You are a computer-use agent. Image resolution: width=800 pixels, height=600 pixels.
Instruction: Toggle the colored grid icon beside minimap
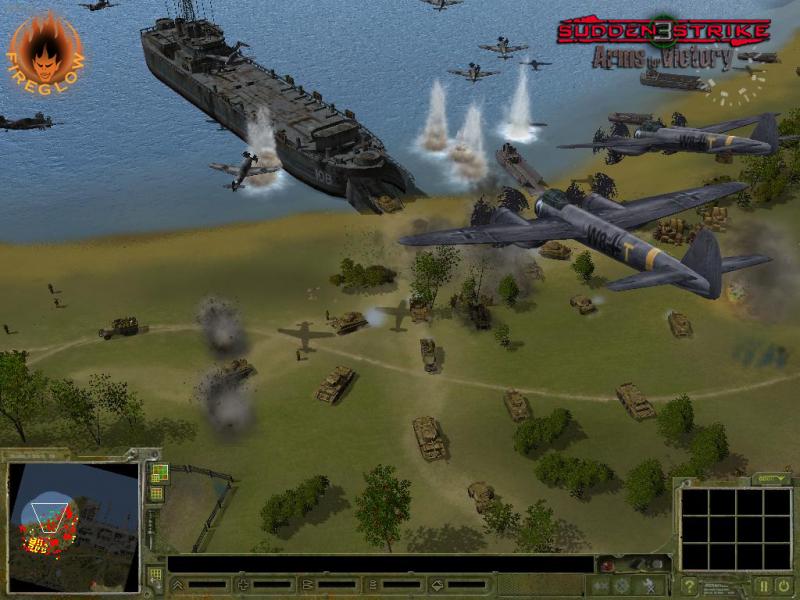point(158,472)
